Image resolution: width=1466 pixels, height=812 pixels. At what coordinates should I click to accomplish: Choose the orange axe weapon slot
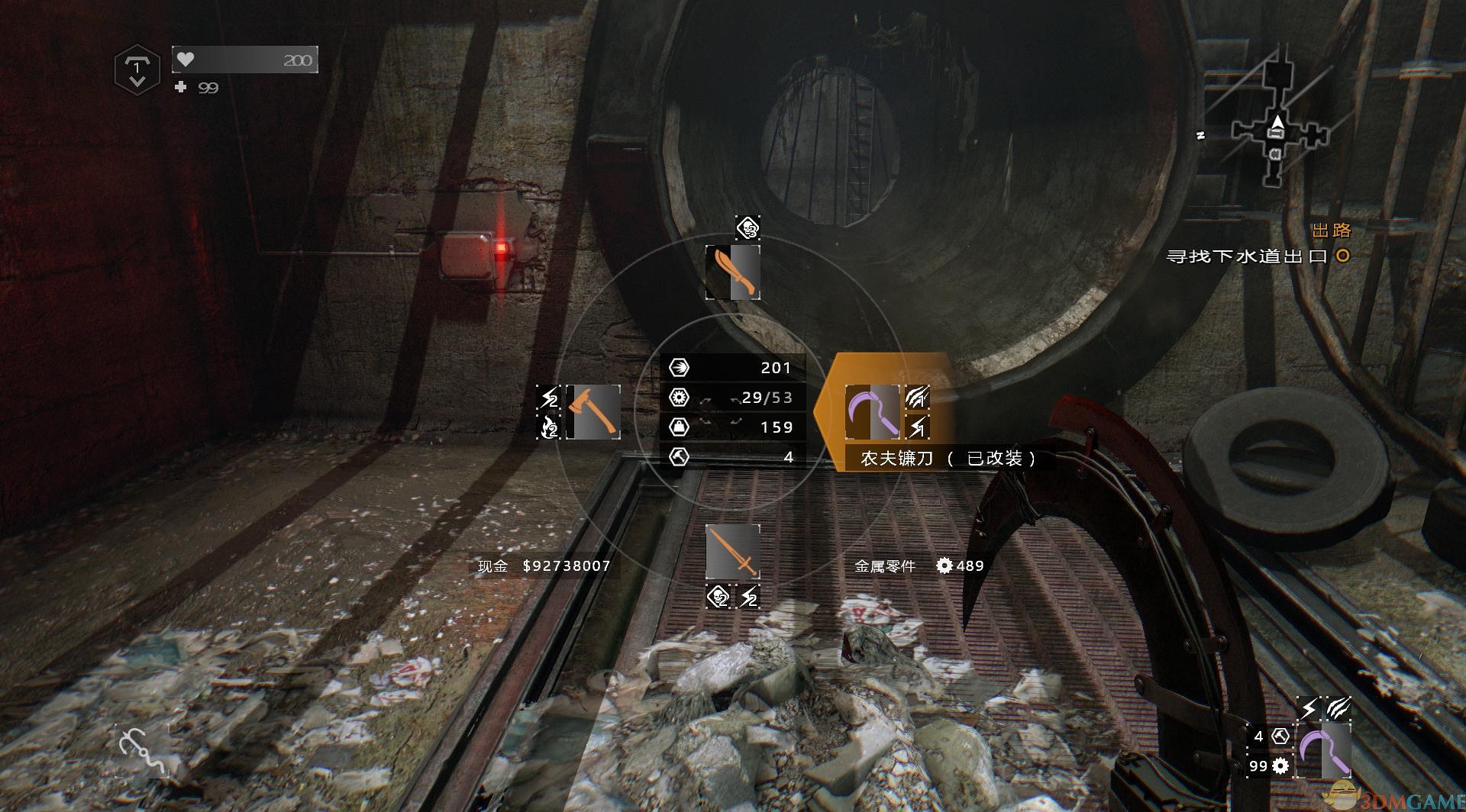(x=596, y=412)
